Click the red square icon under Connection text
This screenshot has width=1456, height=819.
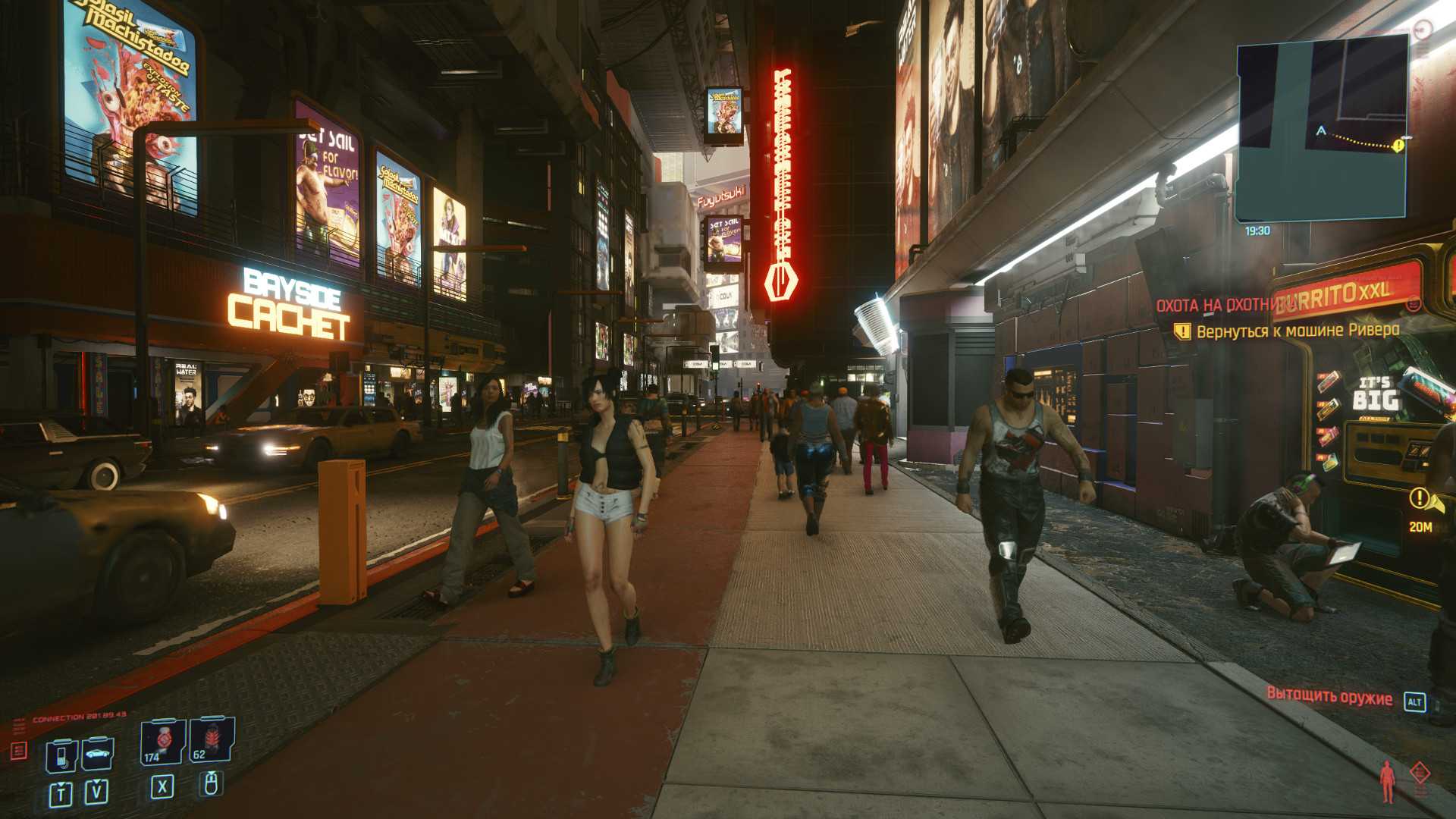click(19, 751)
